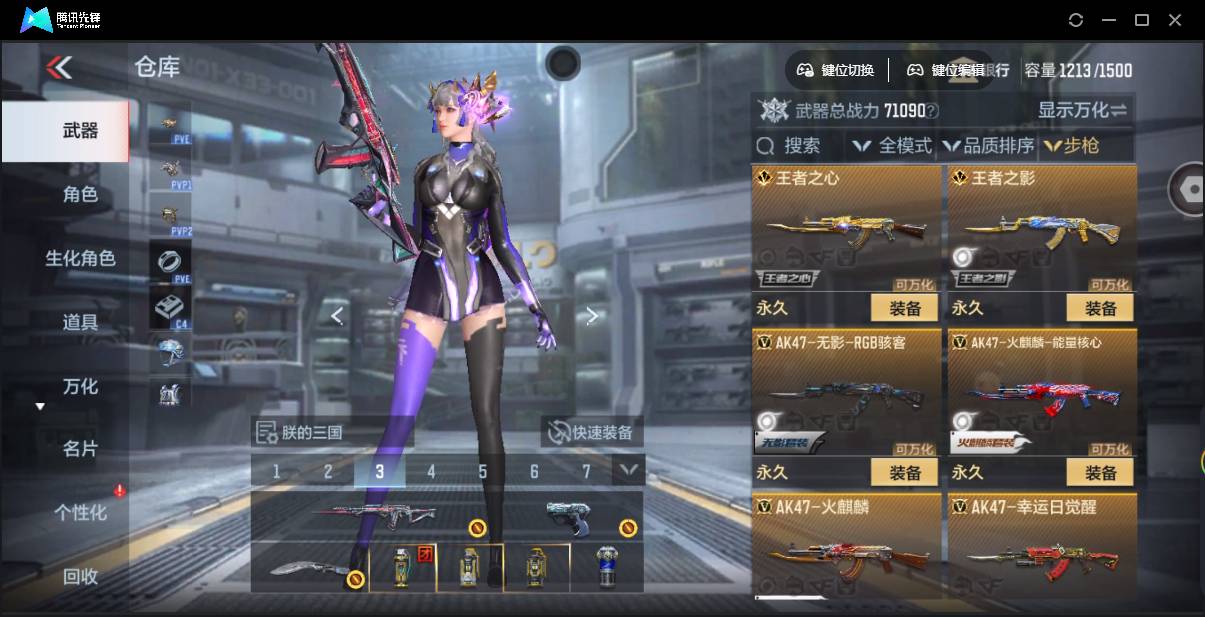This screenshot has width=1205, height=617.
Task: Go back using the double-arrow button
Action: point(59,68)
